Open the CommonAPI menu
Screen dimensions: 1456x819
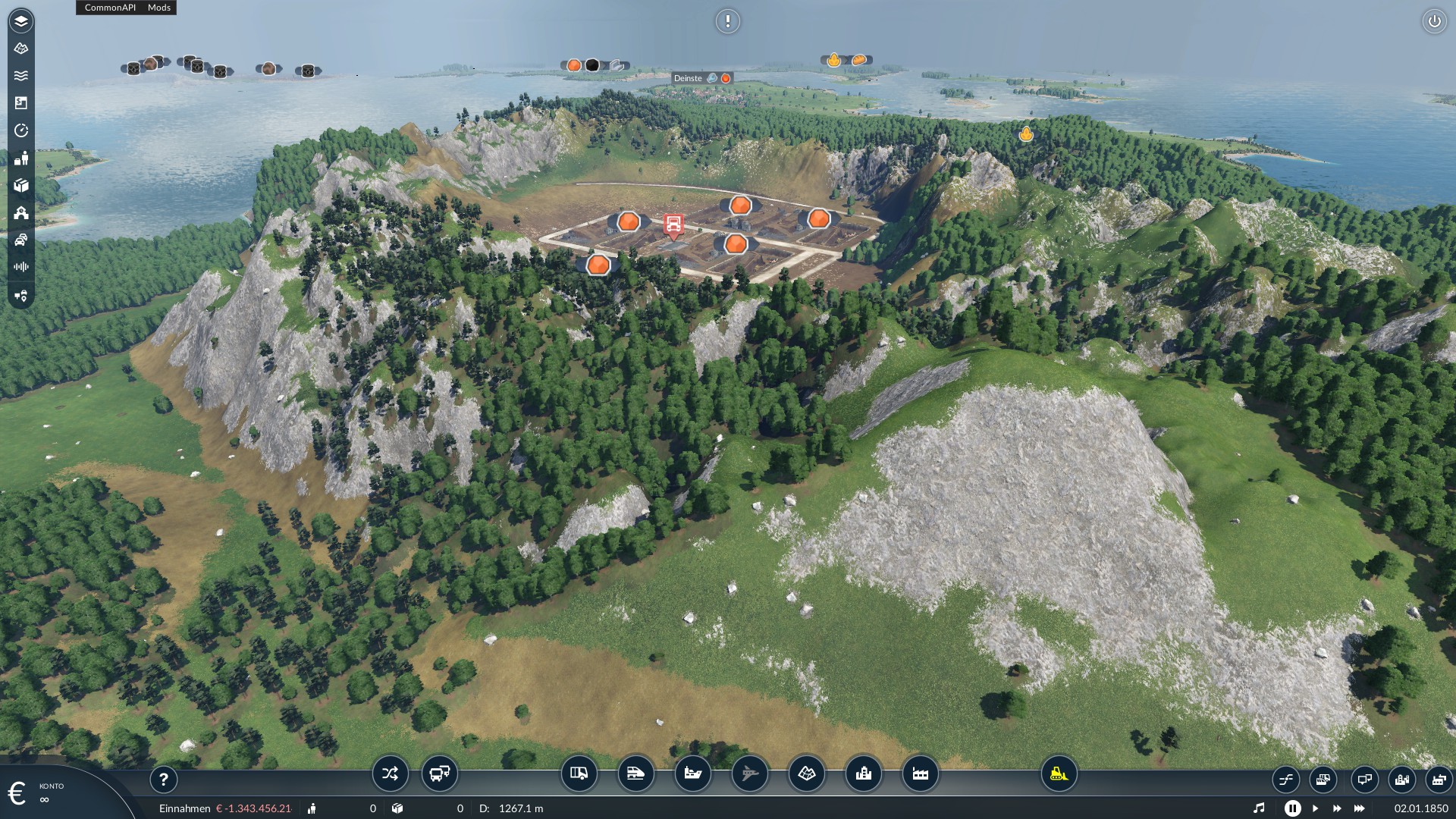click(x=110, y=8)
